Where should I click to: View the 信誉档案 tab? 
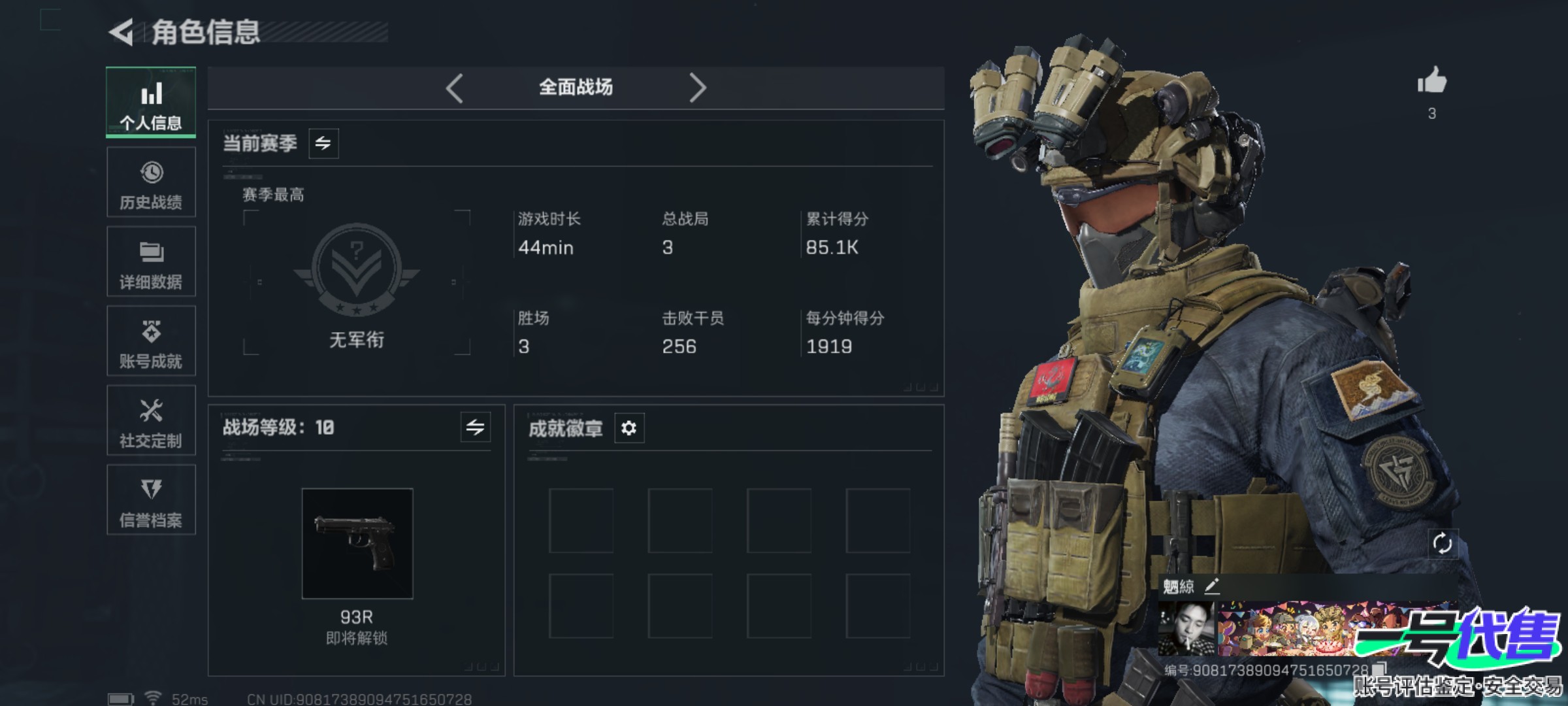(151, 500)
